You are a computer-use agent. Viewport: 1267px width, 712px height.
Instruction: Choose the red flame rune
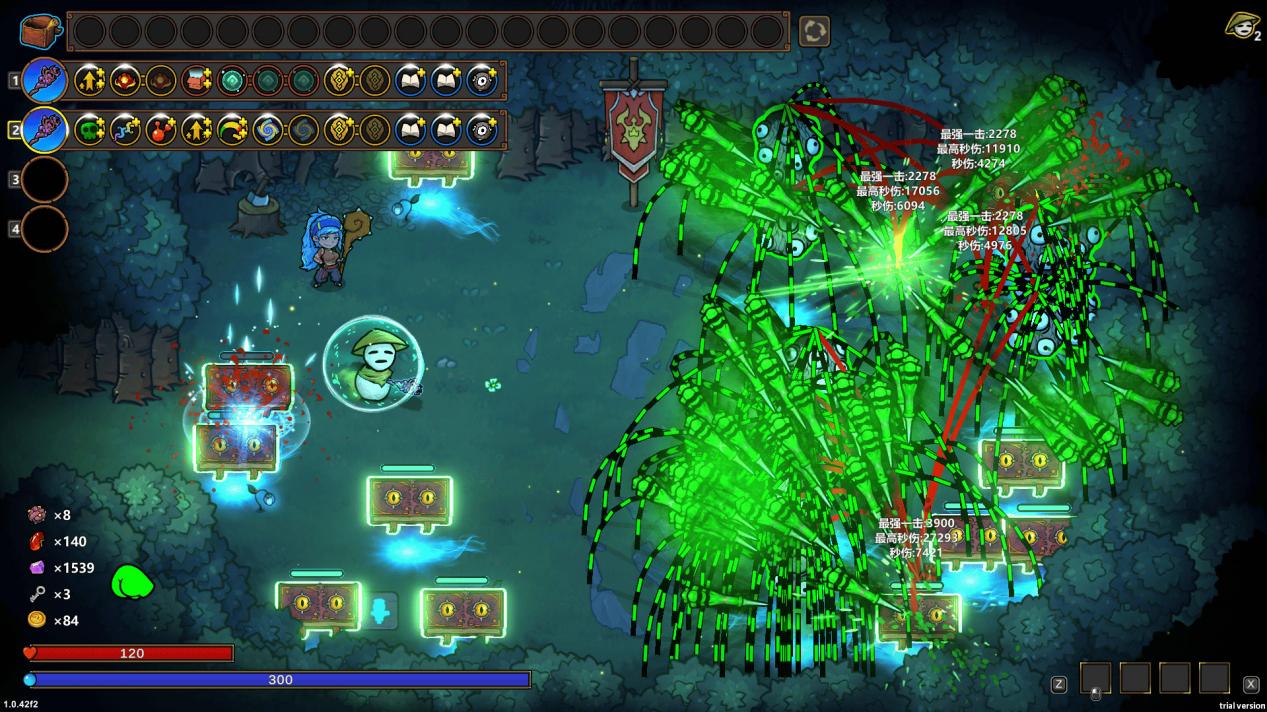pyautogui.click(x=125, y=80)
